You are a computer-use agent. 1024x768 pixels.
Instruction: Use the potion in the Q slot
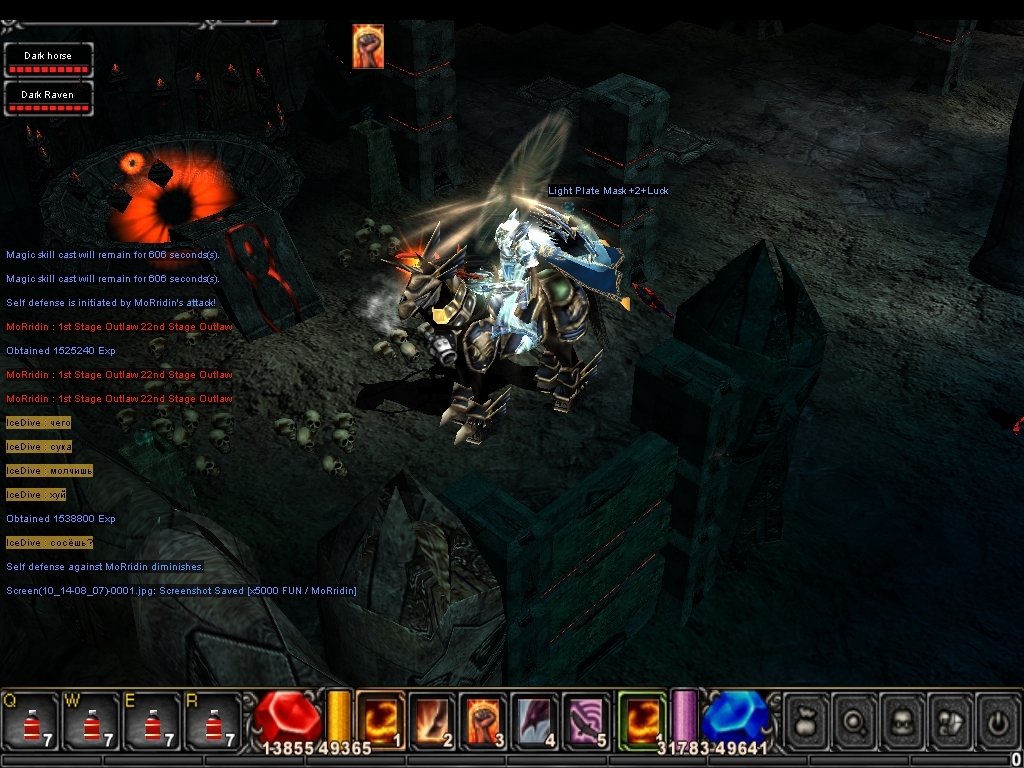click(29, 721)
